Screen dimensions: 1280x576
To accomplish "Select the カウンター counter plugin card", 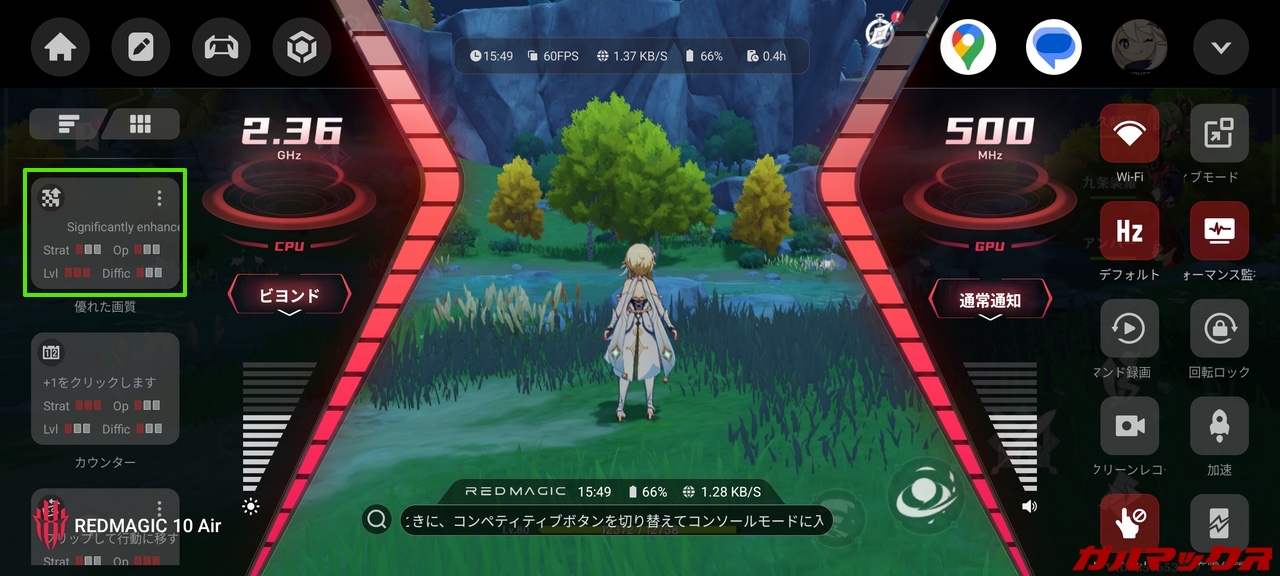I will 105,389.
